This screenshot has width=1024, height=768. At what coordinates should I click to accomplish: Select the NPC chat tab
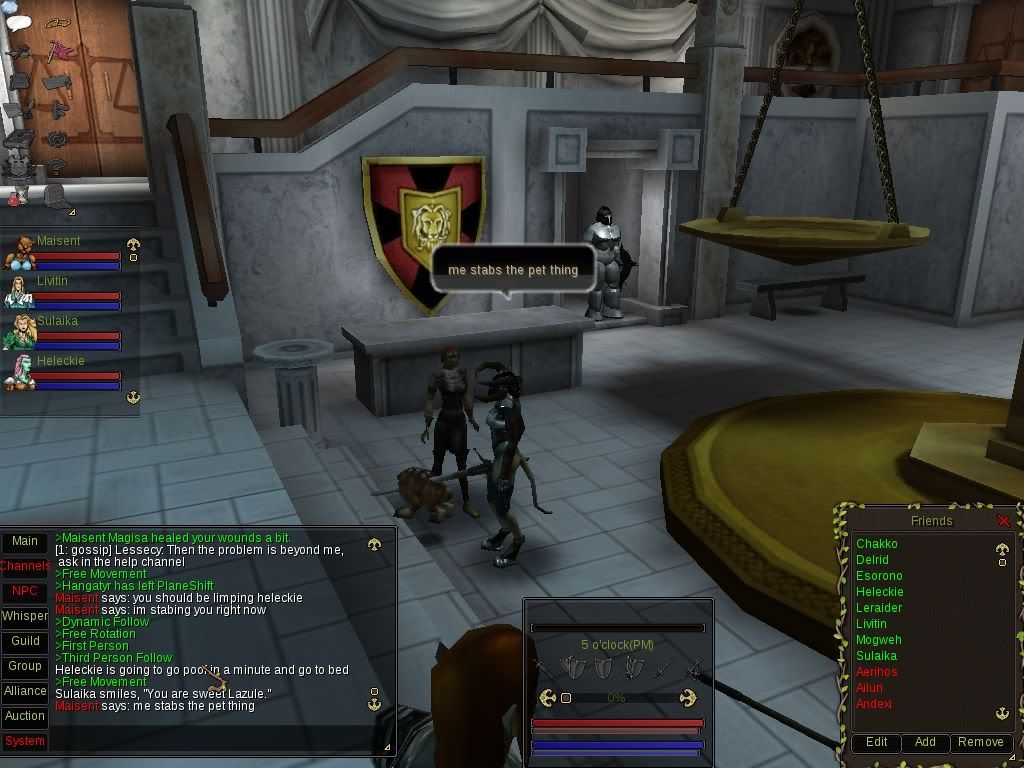click(x=25, y=591)
